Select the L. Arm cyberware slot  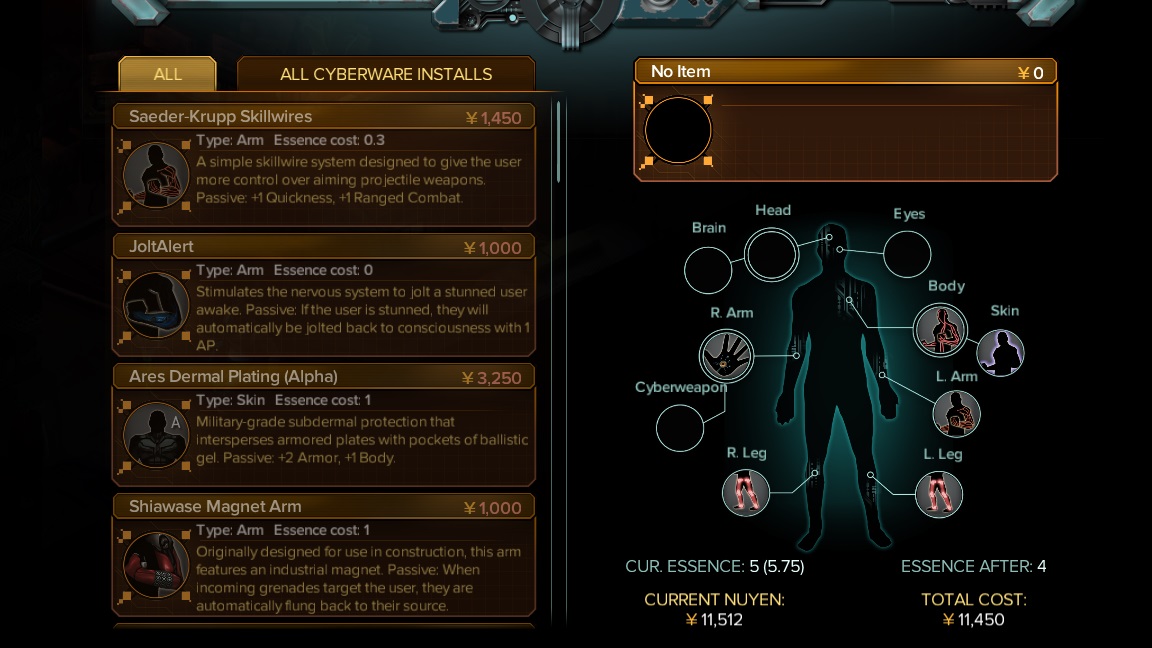(x=956, y=414)
